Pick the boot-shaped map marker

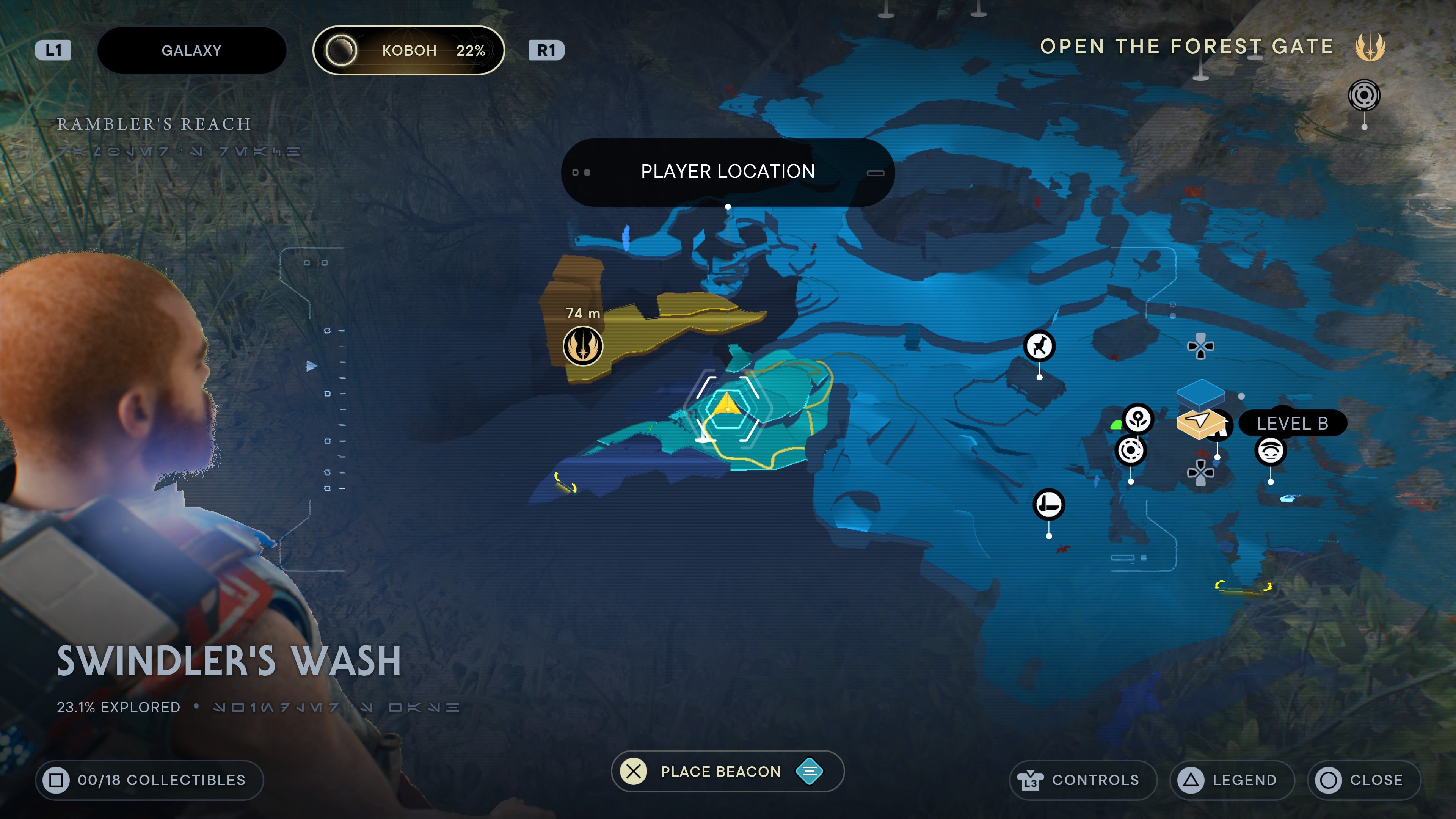click(x=1048, y=504)
